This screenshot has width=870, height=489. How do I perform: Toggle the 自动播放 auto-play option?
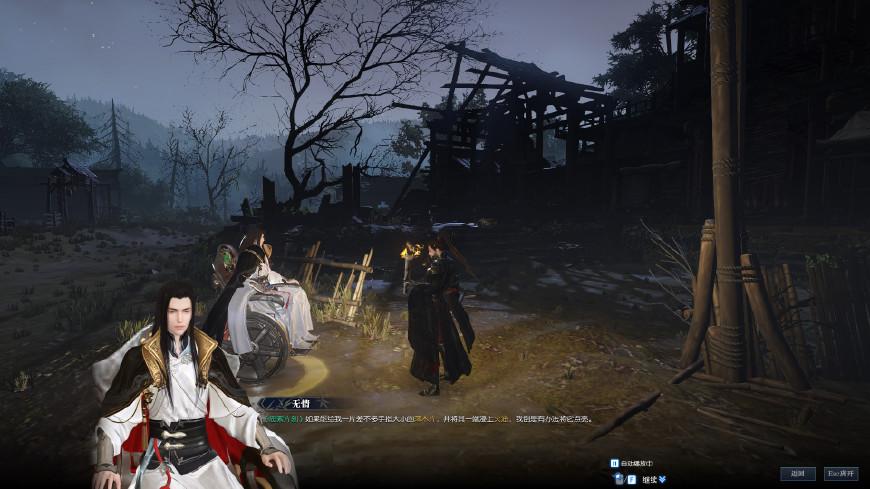(631, 464)
